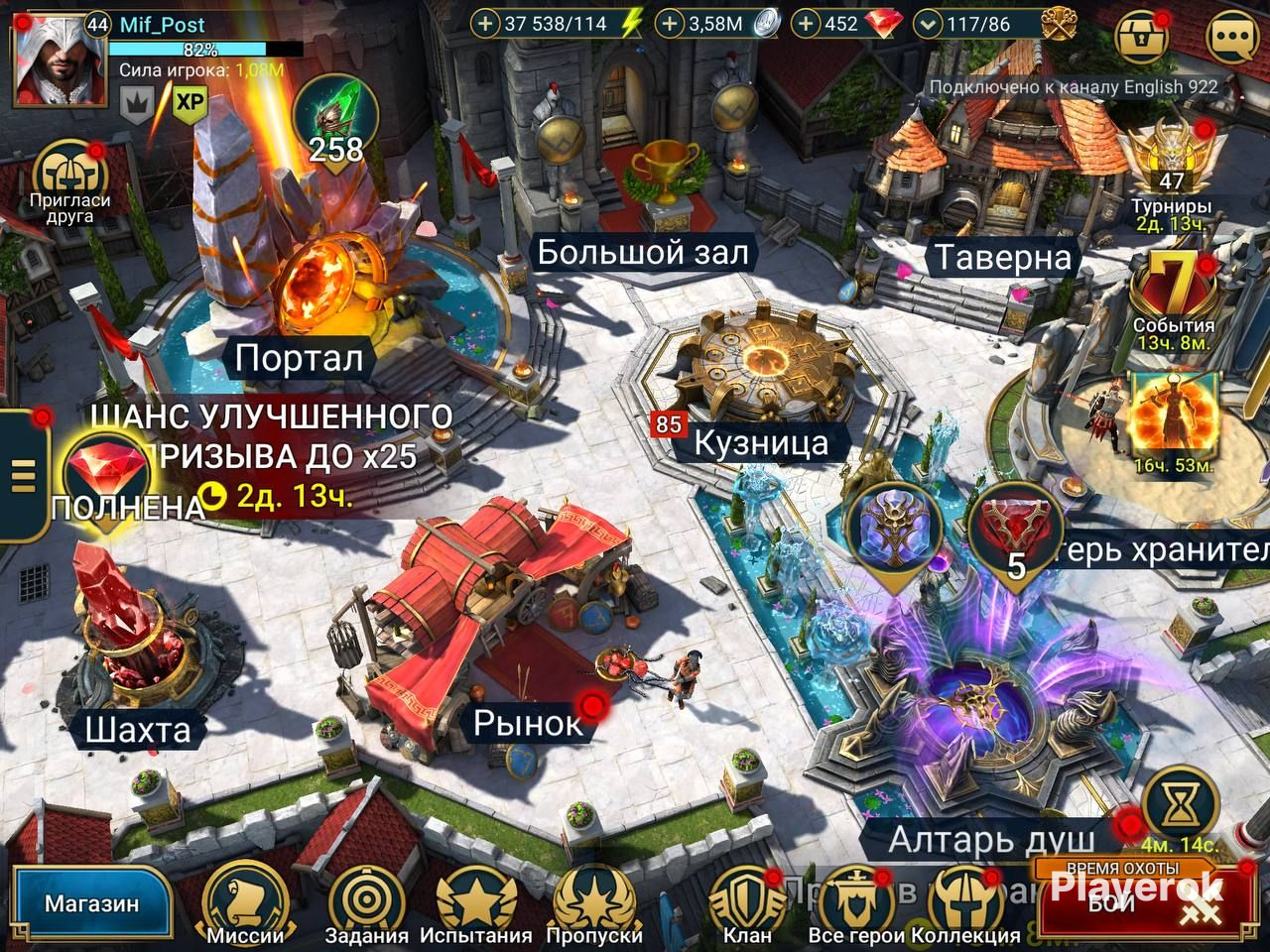Viewport: 1270px width, 952px height.
Task: Open the Коллекция collection menu
Action: point(965,901)
